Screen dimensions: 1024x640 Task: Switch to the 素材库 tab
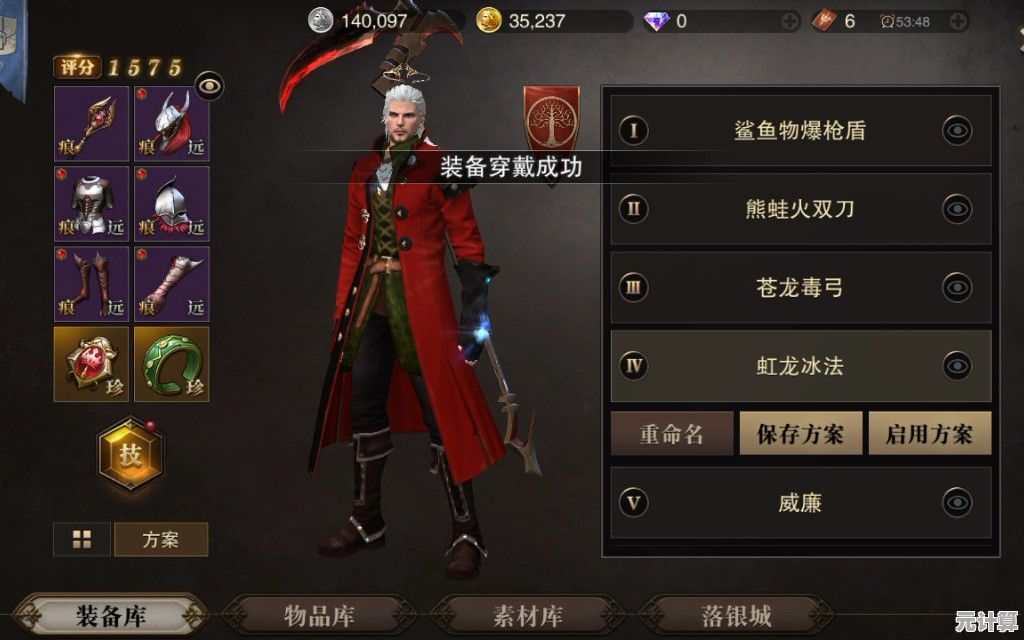tap(528, 615)
